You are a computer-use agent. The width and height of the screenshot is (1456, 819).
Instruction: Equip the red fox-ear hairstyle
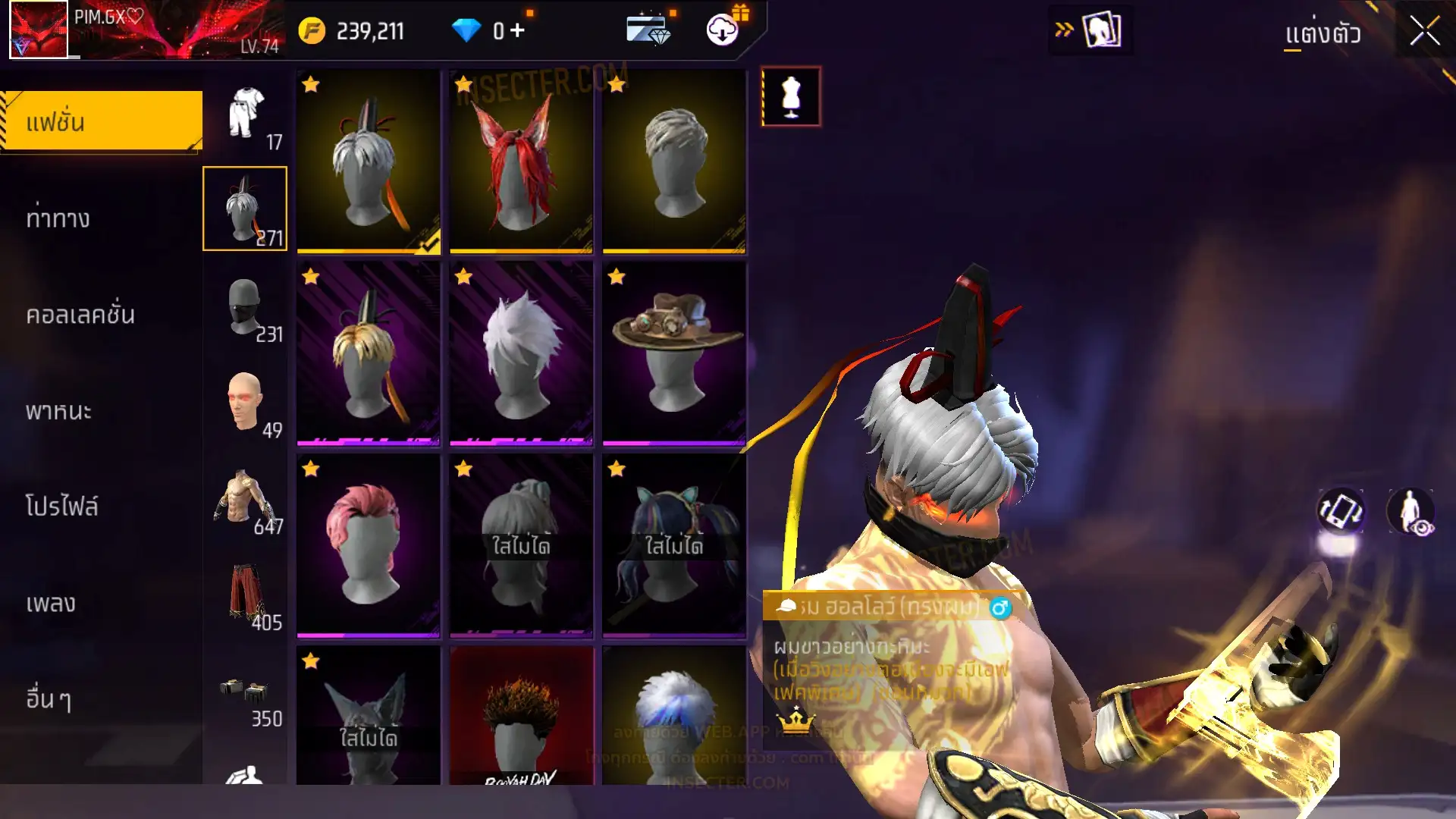pyautogui.click(x=521, y=162)
